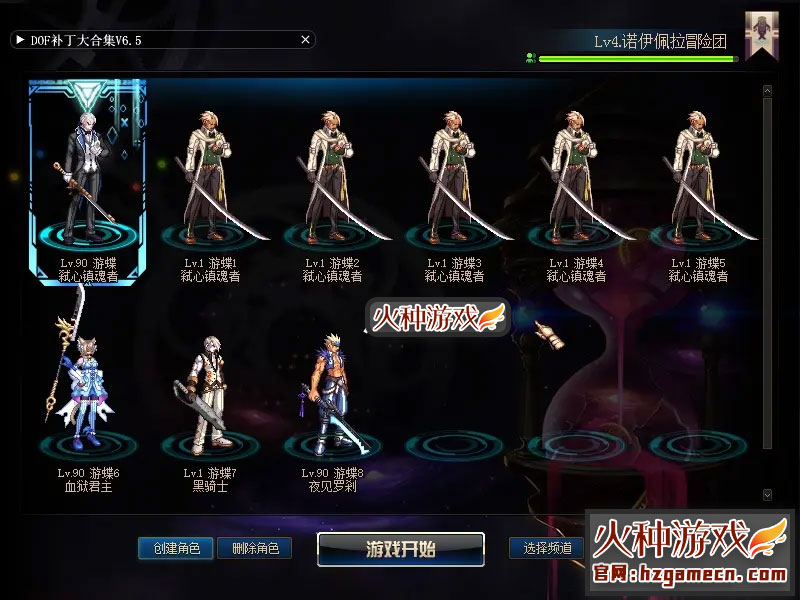Select character Lv.1 游蝶5
The height and width of the screenshot is (600, 800).
click(698, 180)
